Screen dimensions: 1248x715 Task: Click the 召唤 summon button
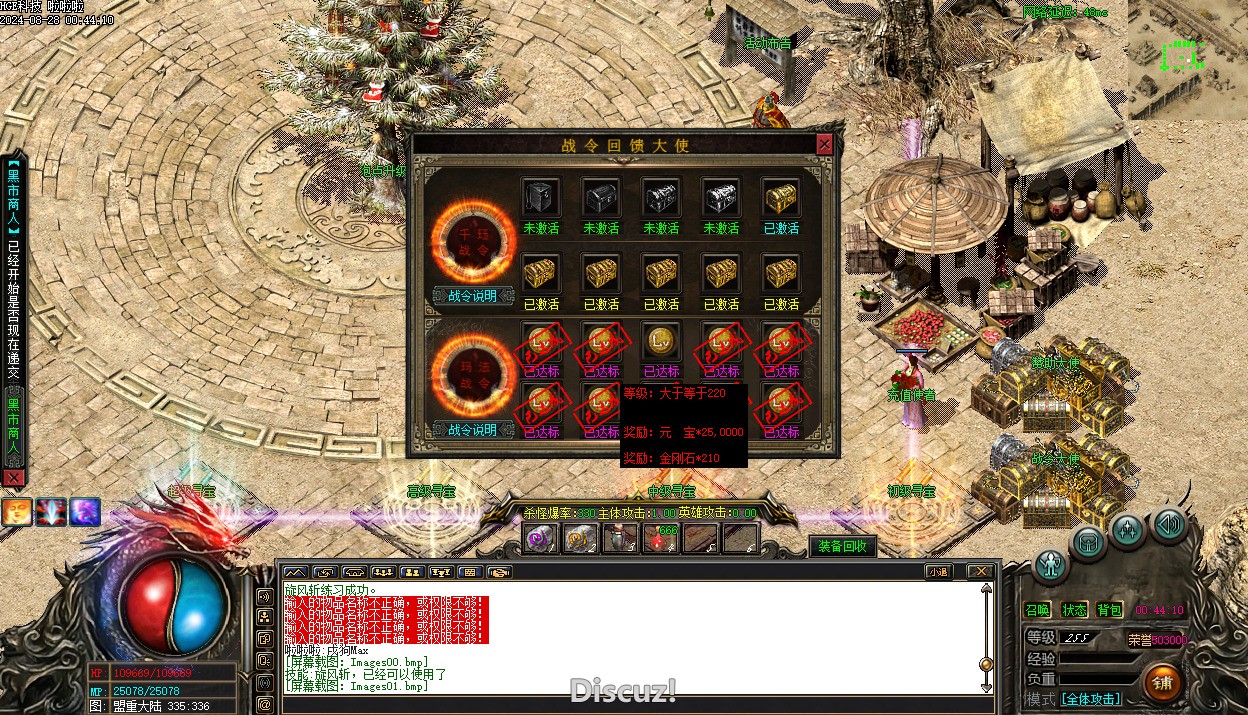point(1038,610)
